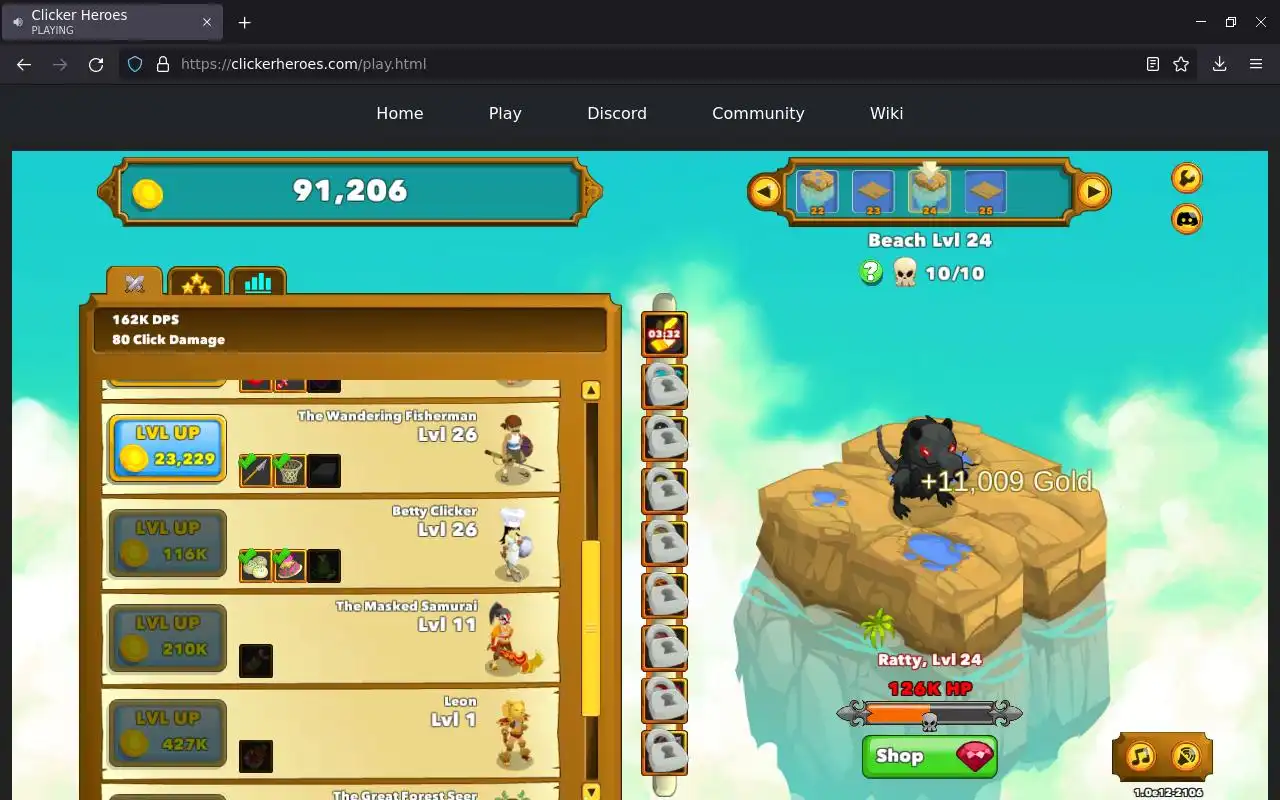Screen dimensions: 1280x800
Task: Open the Discord icon button
Action: pyautogui.click(x=1186, y=219)
